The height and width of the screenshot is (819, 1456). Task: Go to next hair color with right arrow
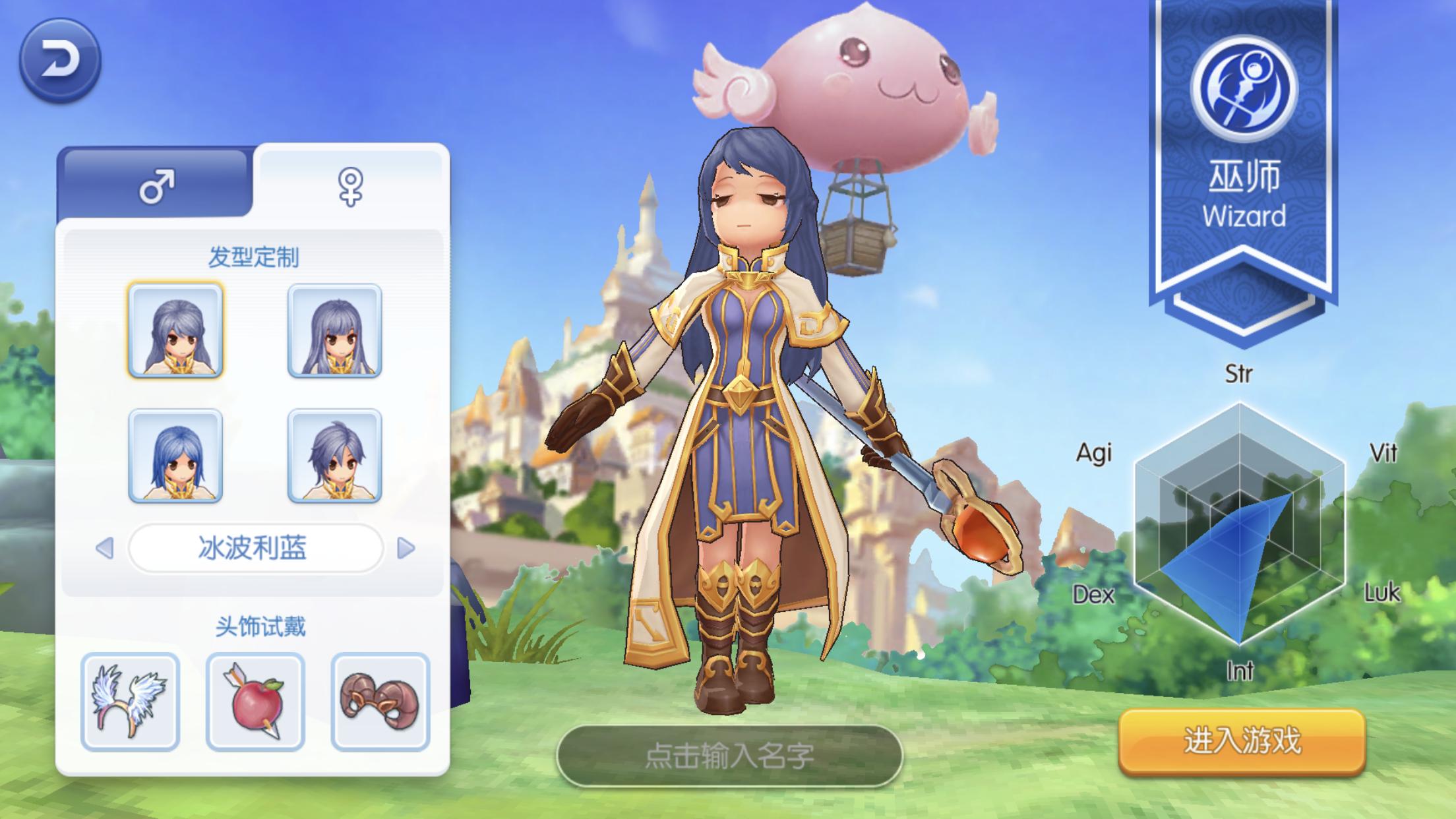[406, 548]
